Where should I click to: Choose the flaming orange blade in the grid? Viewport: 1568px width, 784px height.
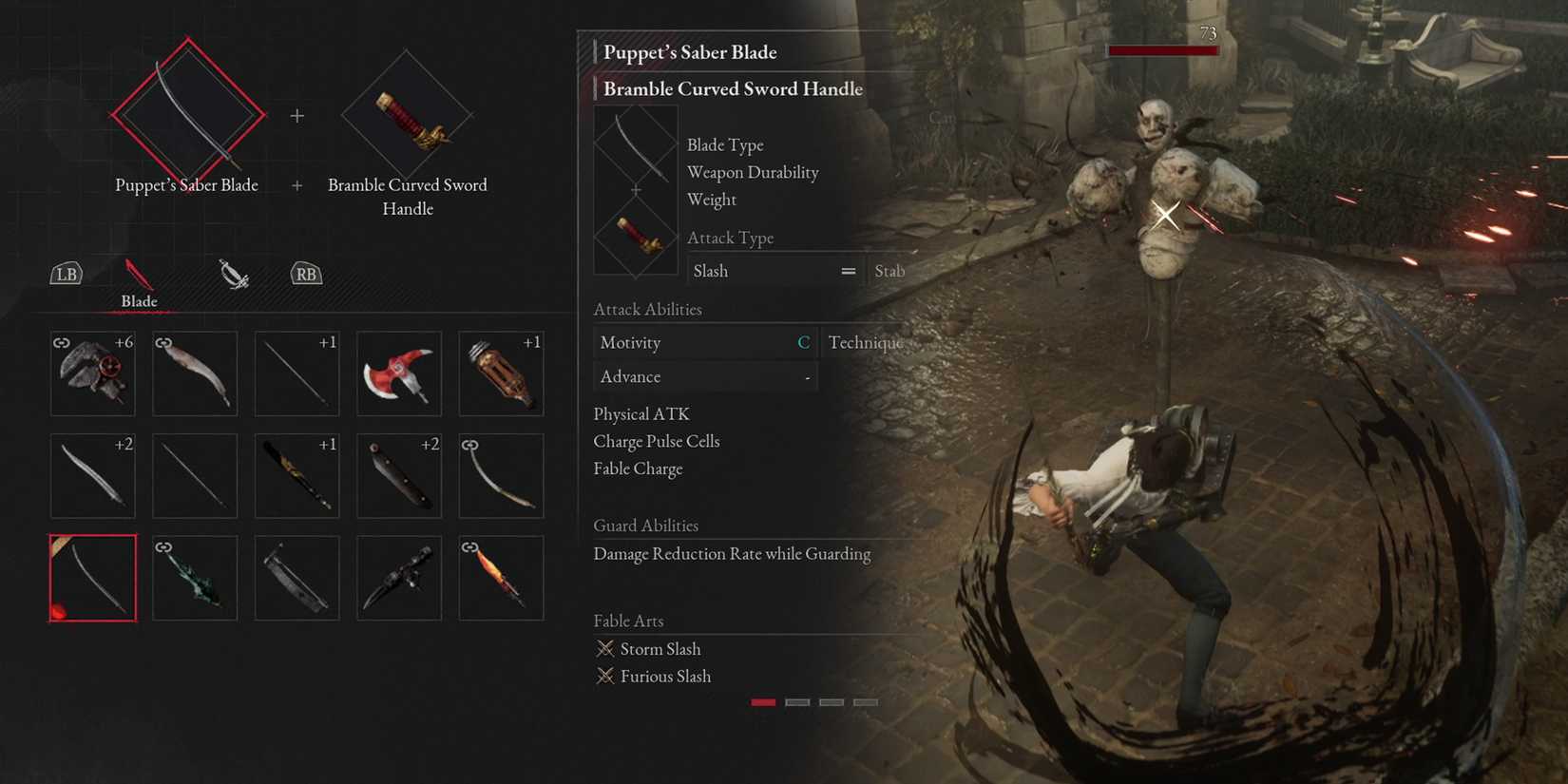pyautogui.click(x=501, y=578)
